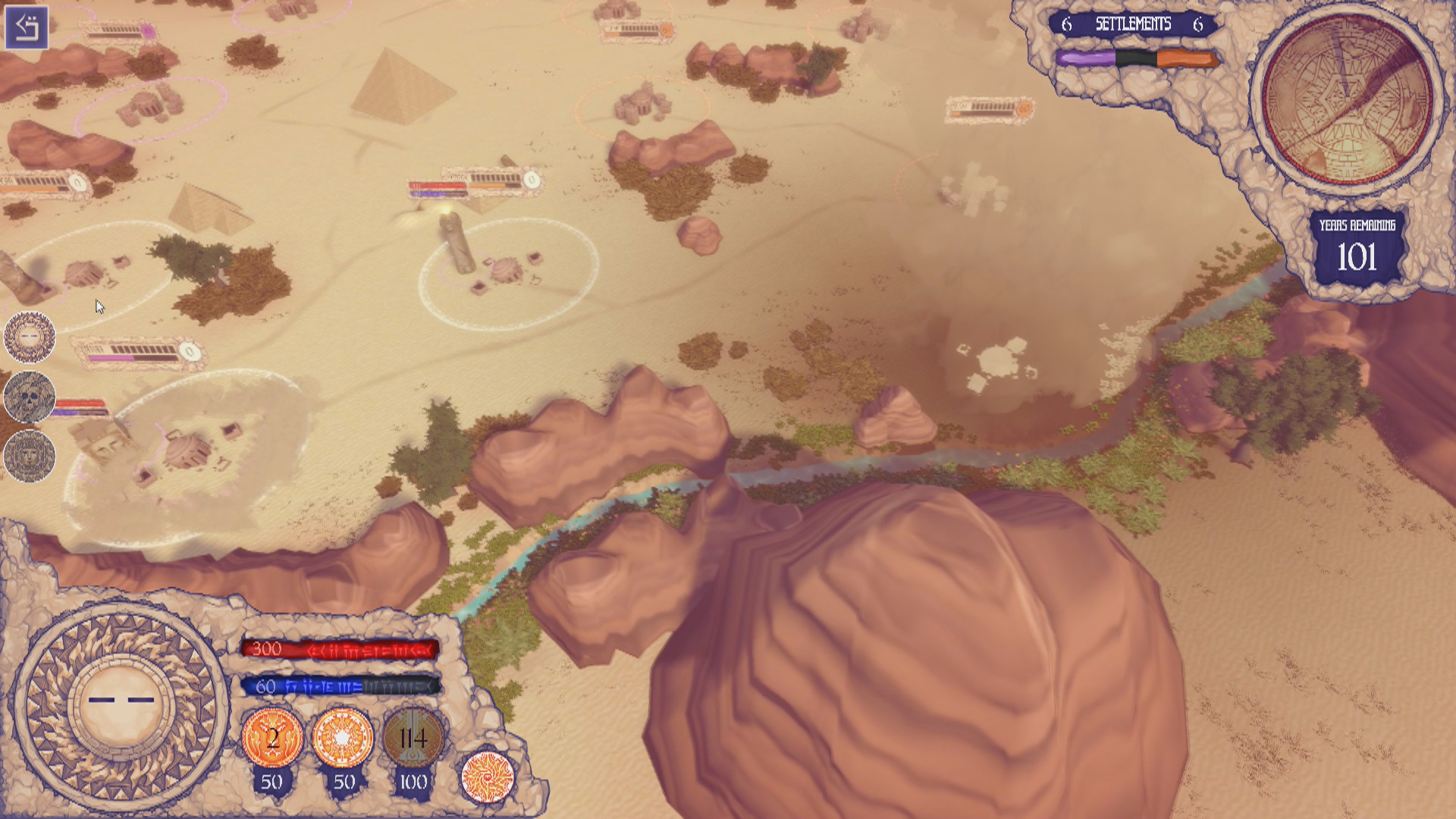Toggle the blue commandment bar labeled 60
The image size is (1456, 819).
[341, 689]
